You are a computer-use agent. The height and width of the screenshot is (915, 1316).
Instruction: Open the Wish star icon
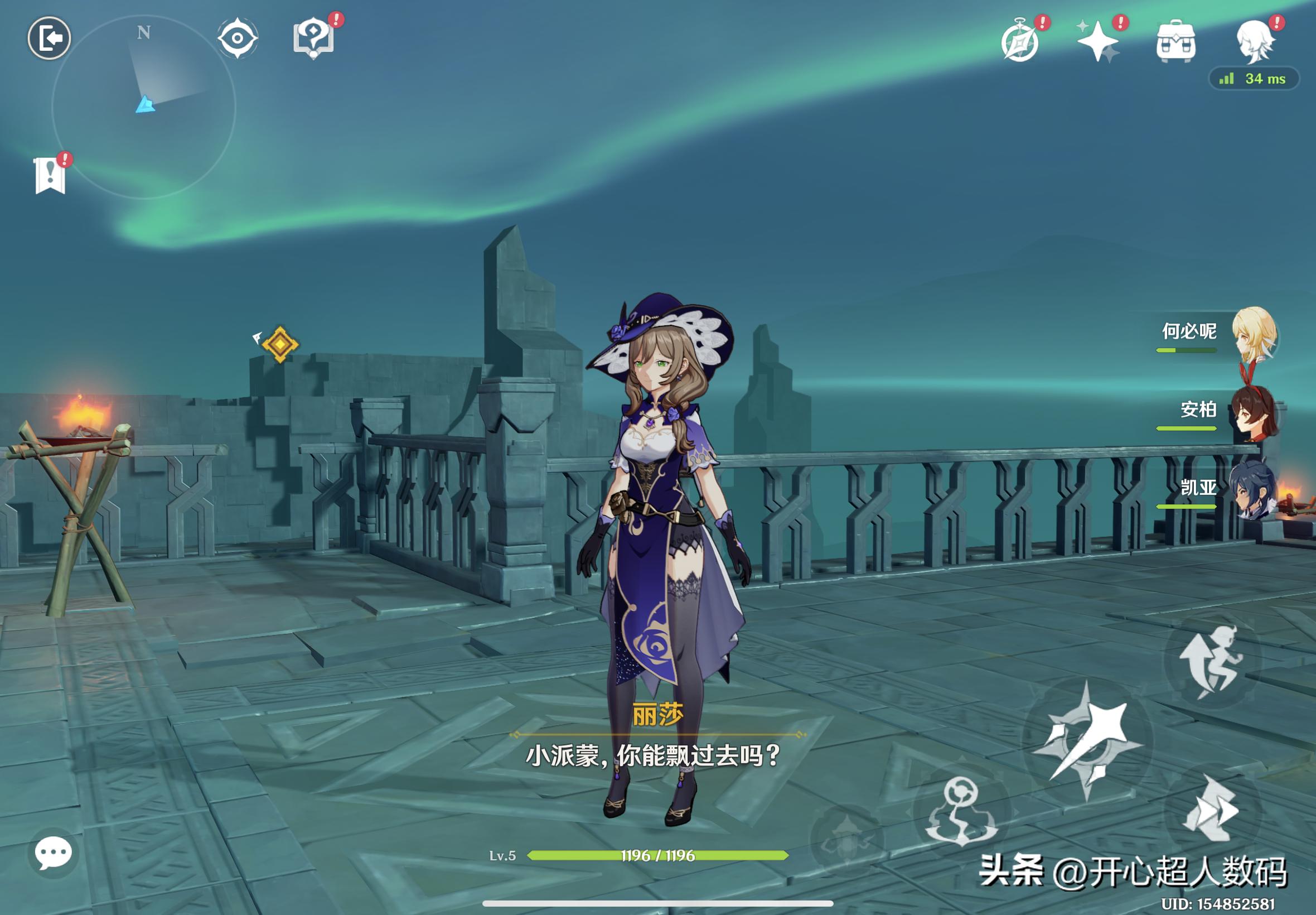pos(1098,41)
